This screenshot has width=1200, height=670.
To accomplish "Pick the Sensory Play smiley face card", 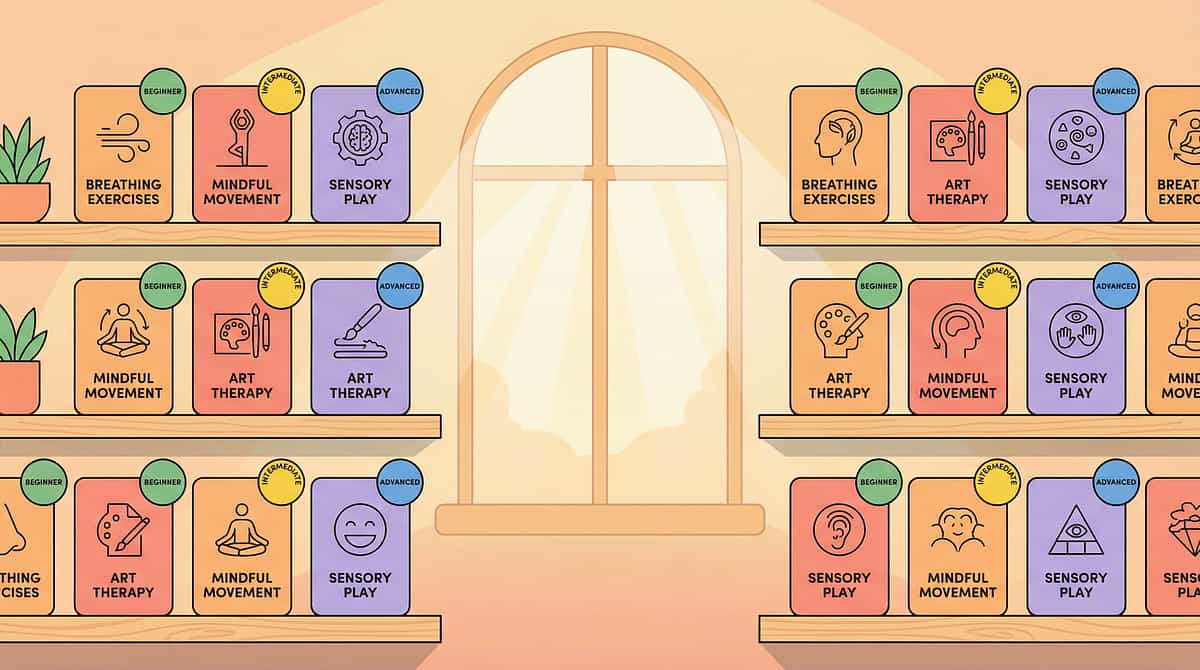I will pyautogui.click(x=360, y=546).
